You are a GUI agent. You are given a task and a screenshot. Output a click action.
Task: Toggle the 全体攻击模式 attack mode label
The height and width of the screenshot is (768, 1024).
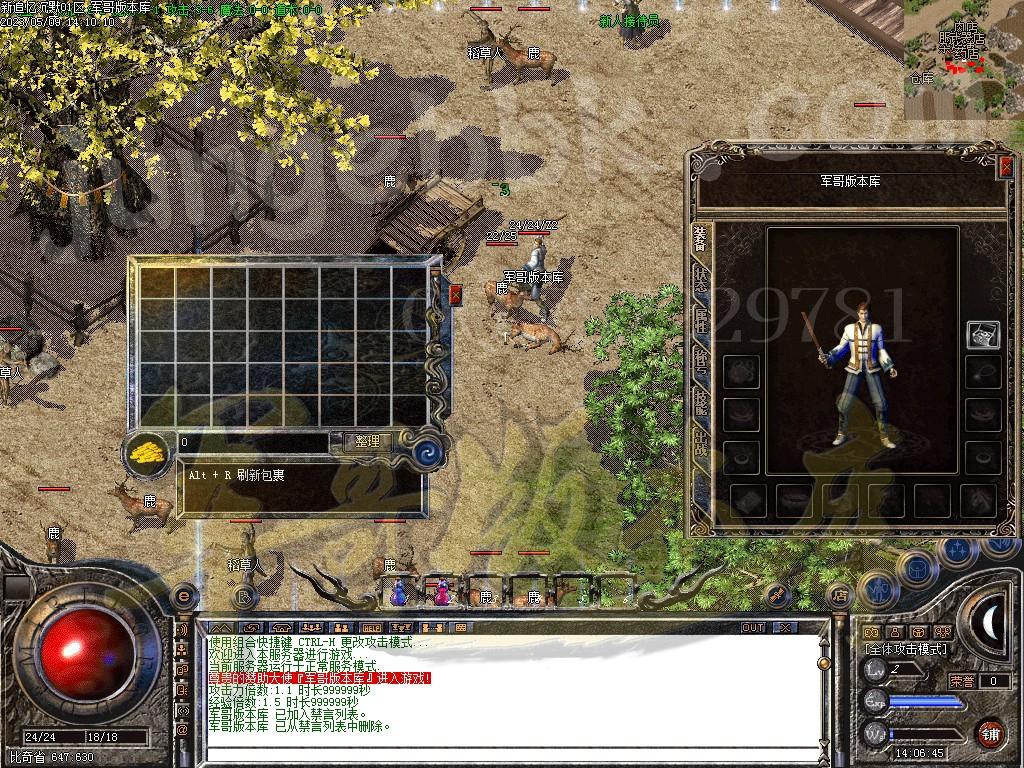tap(906, 649)
